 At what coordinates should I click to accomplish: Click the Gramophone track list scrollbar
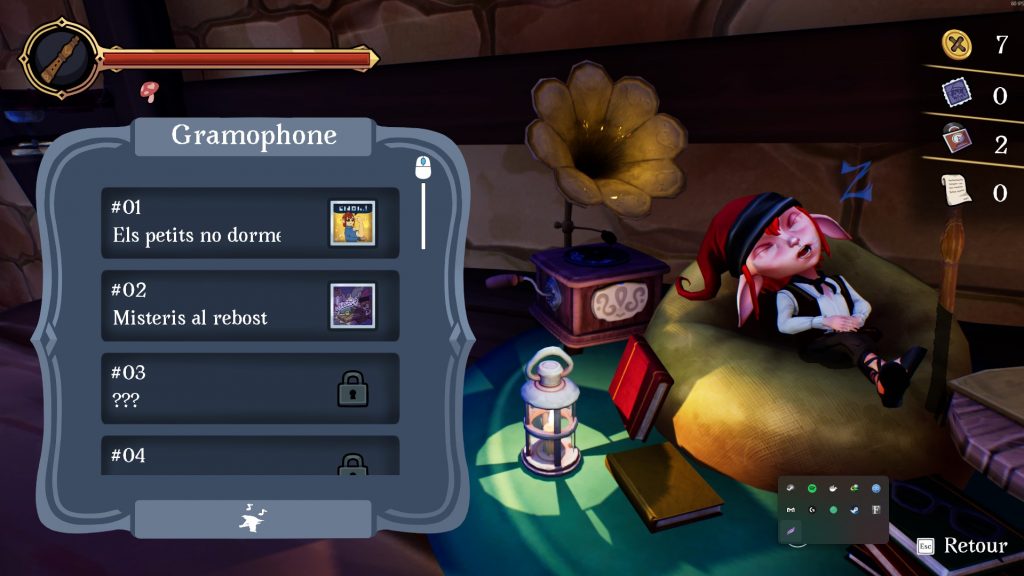[423, 210]
